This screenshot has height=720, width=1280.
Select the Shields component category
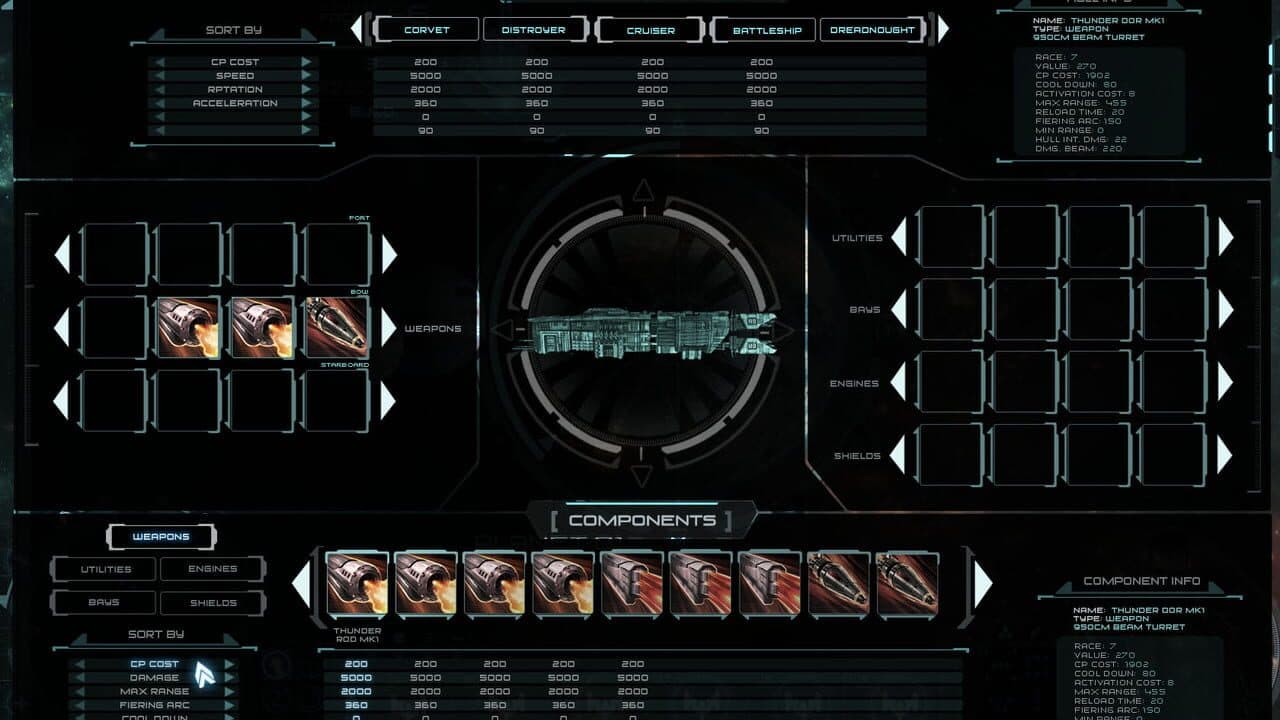pyautogui.click(x=213, y=602)
